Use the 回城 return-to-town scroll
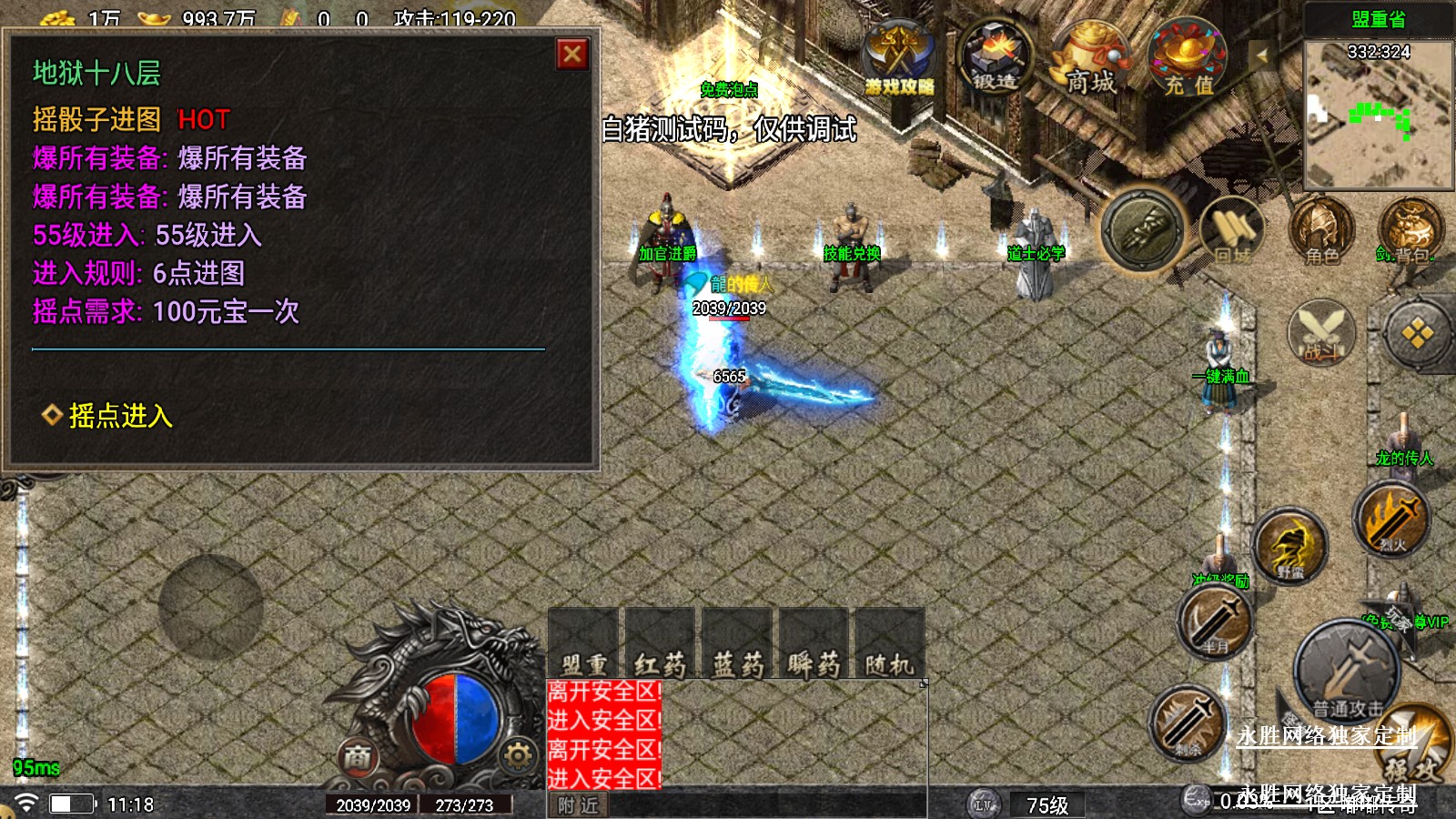 (1231, 231)
